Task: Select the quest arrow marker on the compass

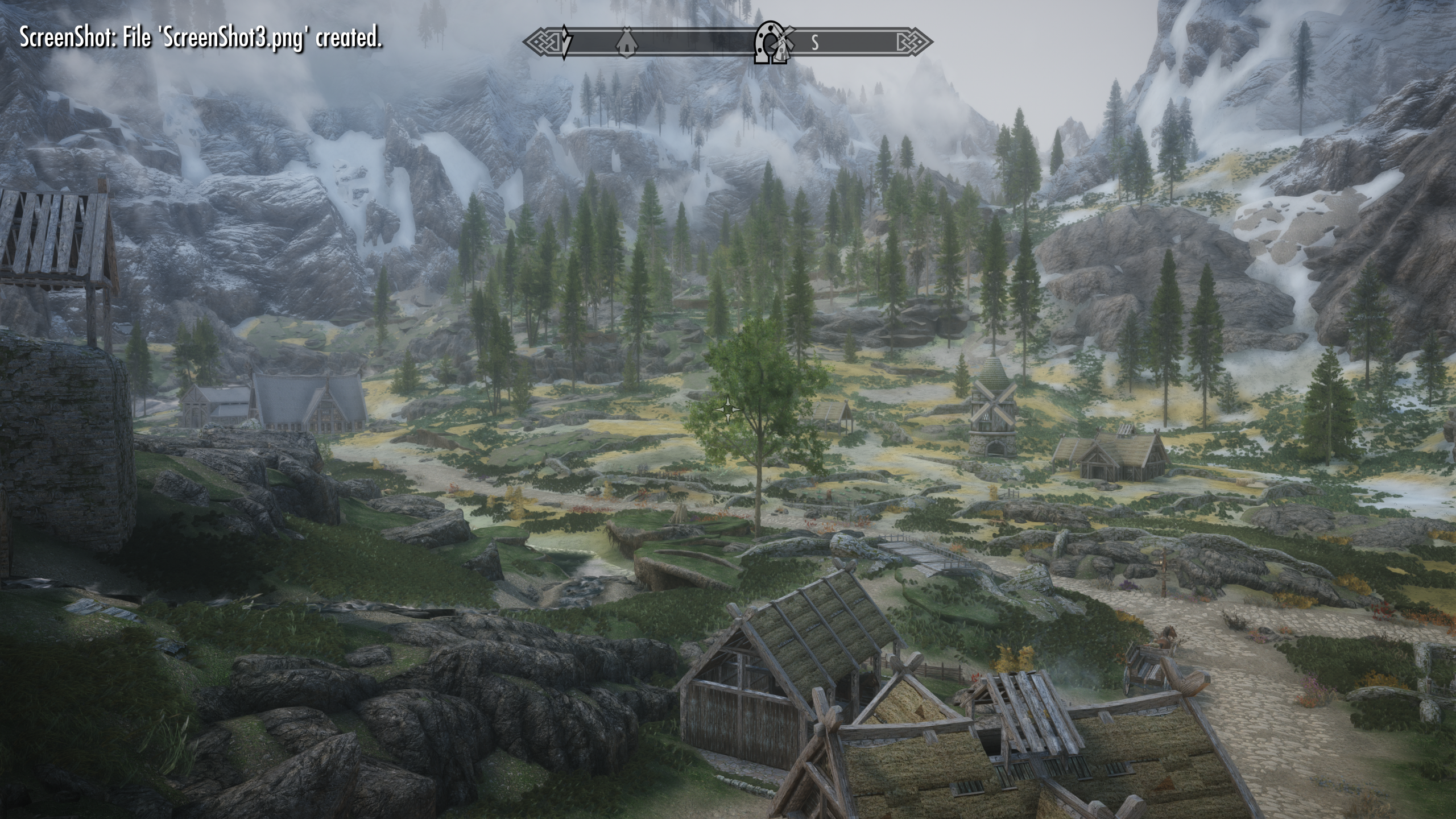Action: (566, 42)
